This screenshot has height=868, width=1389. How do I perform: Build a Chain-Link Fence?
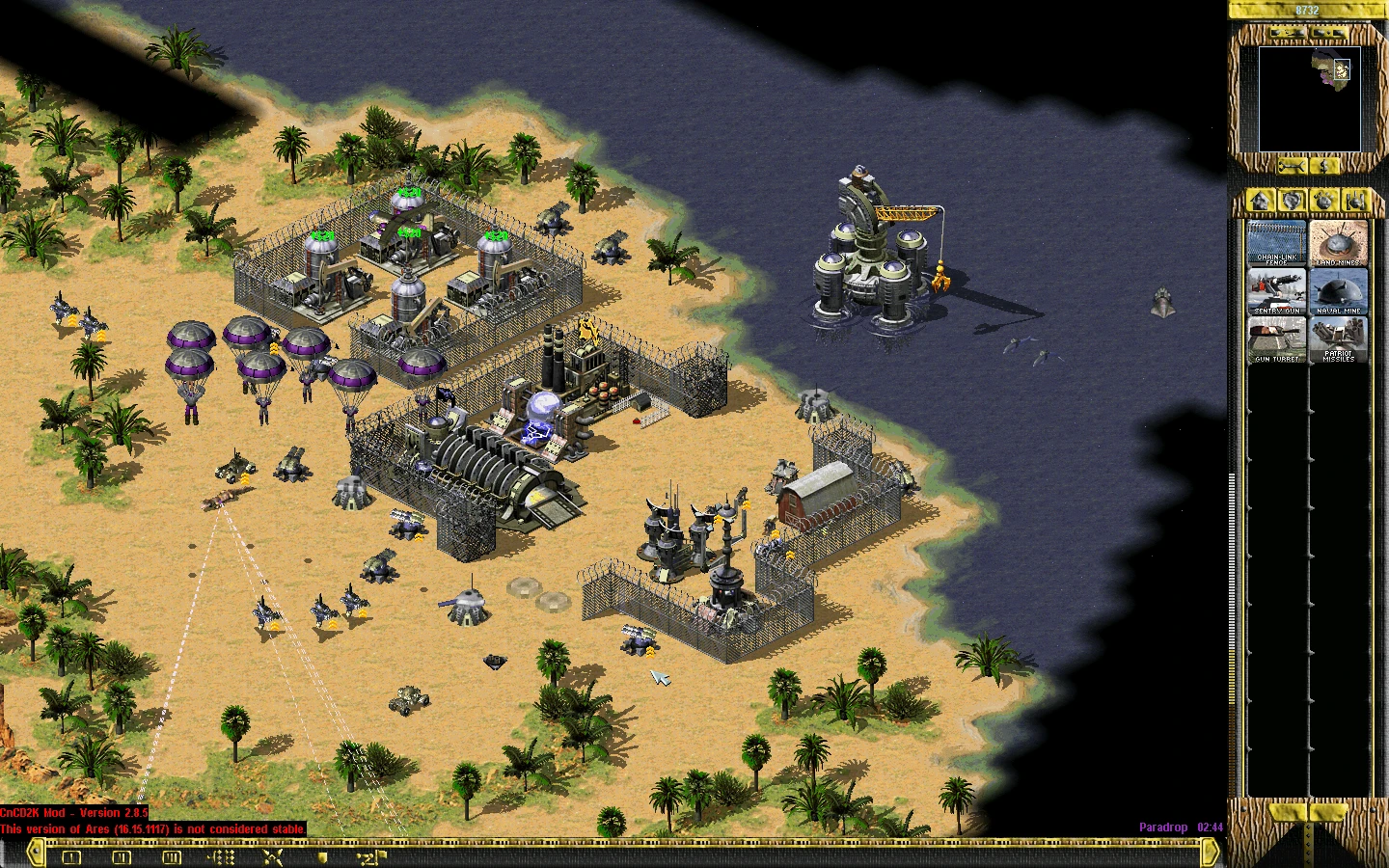tap(1276, 242)
